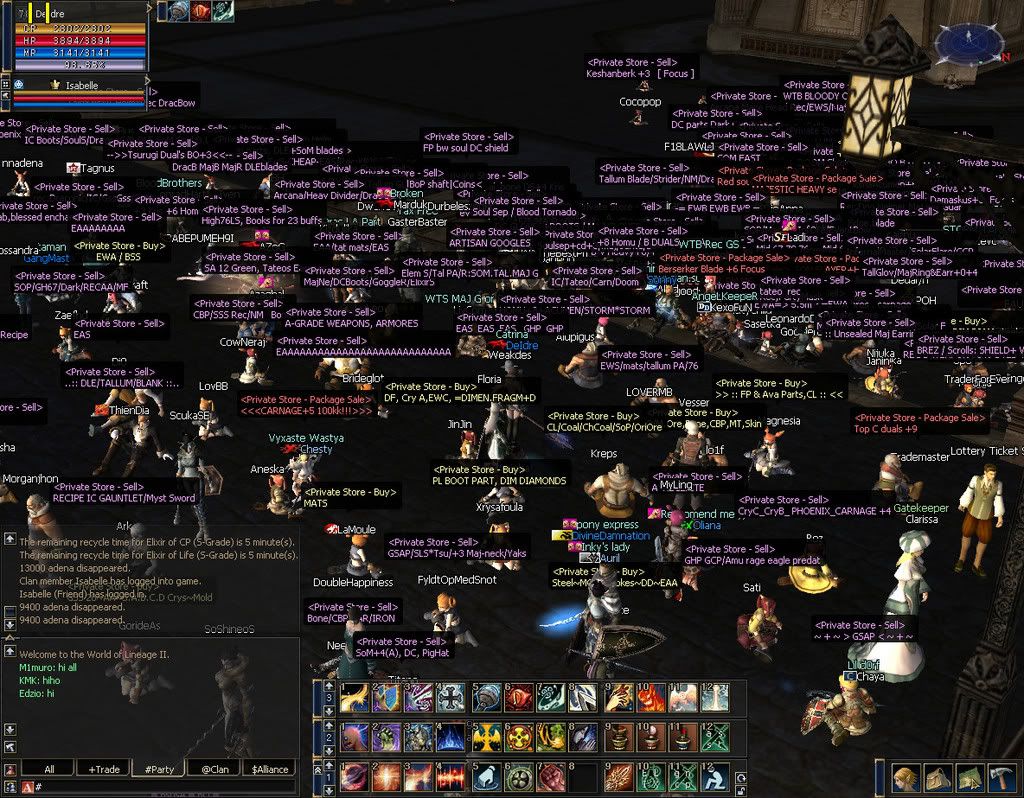
Task: Select the red shield buff icon
Action: (x=200, y=11)
